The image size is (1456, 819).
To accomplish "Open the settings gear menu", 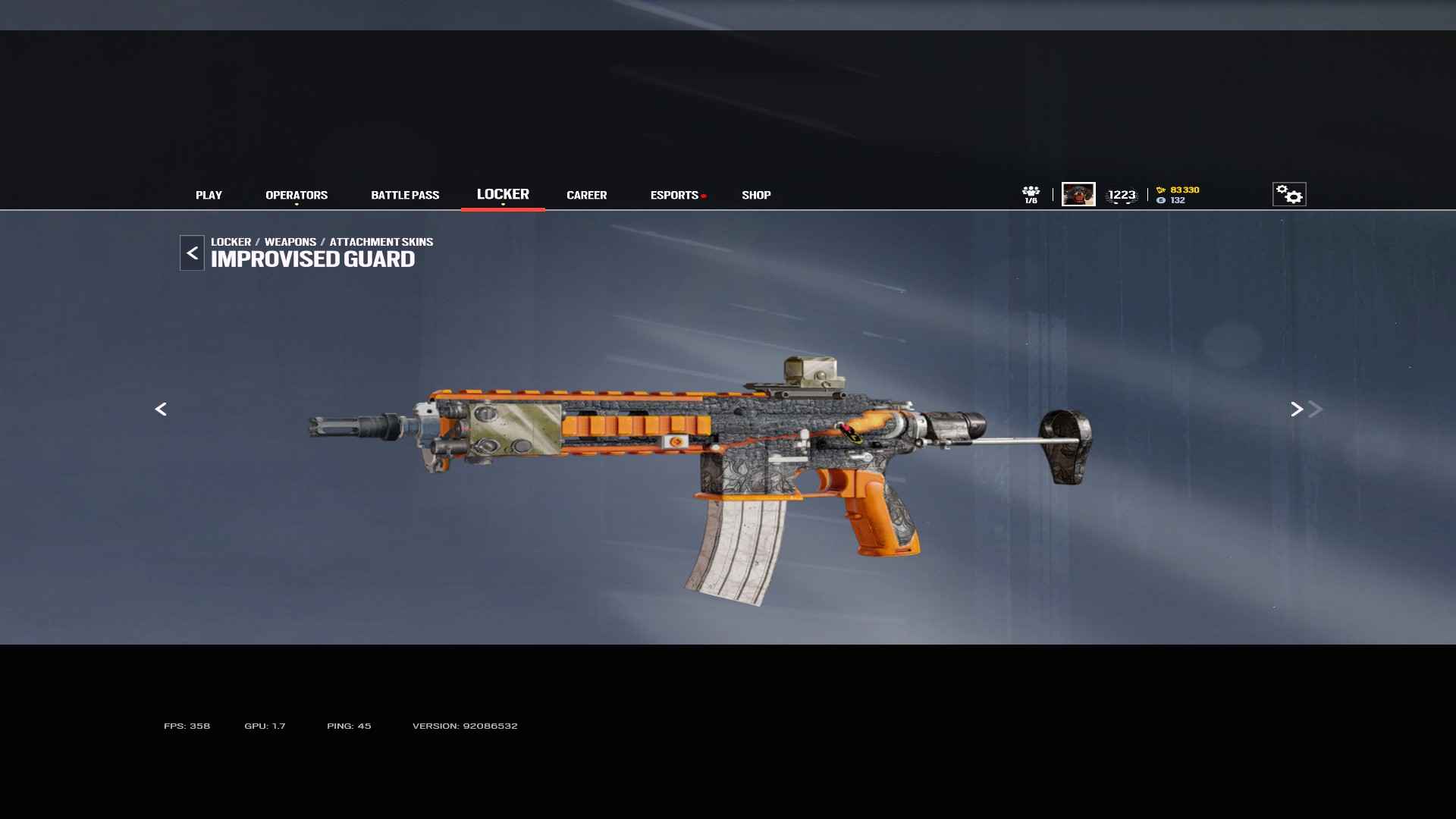I will pos(1289,195).
